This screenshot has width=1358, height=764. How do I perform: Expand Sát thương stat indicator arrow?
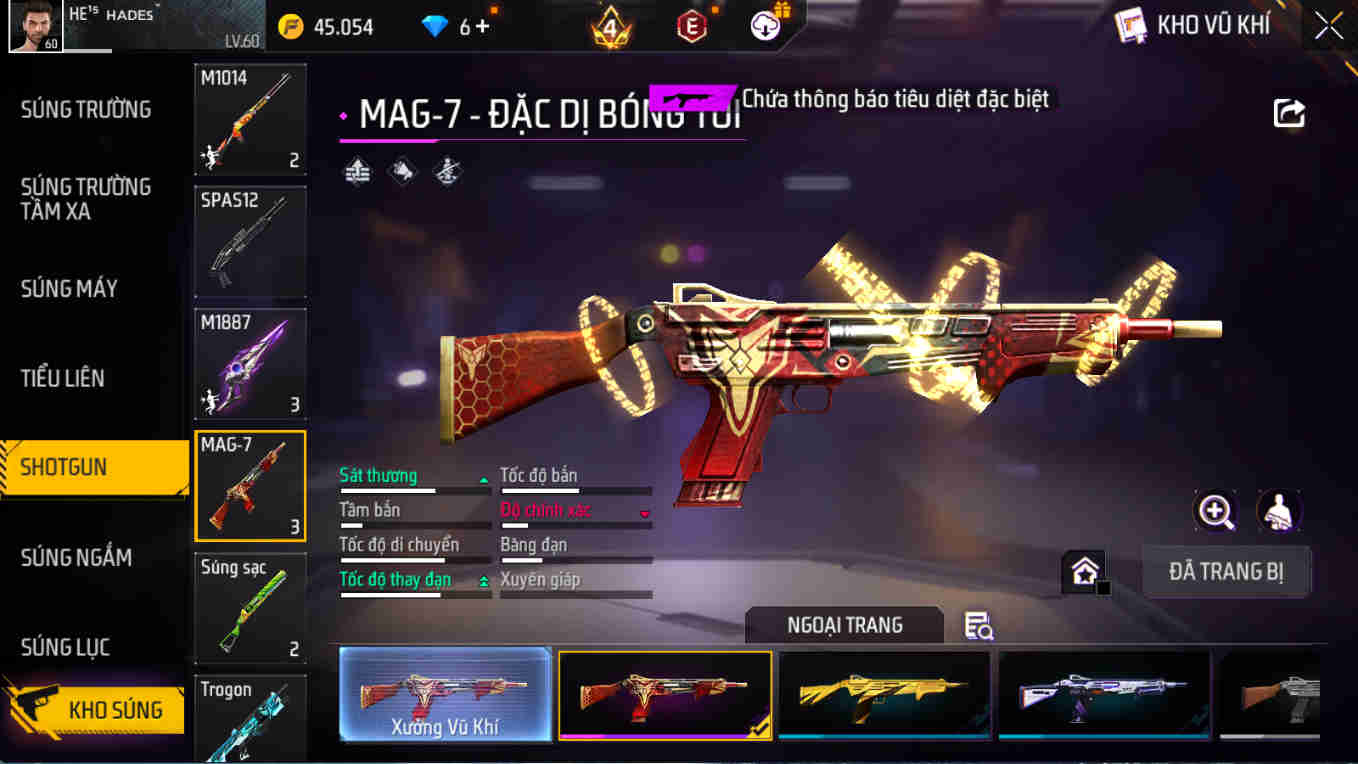point(485,480)
